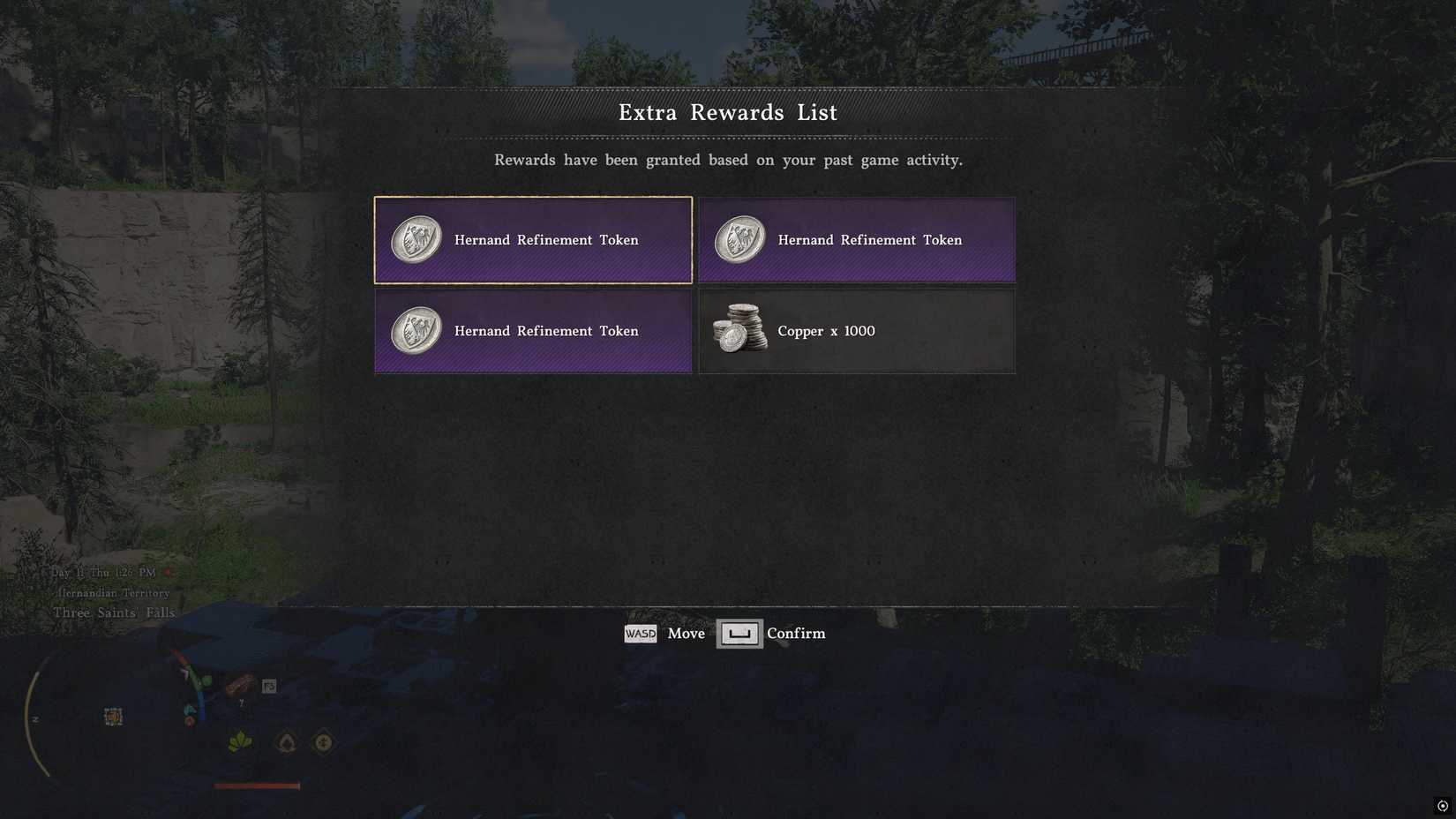The width and height of the screenshot is (1456, 819).
Task: Select the clover diamond icon on the HUD
Action: (322, 743)
